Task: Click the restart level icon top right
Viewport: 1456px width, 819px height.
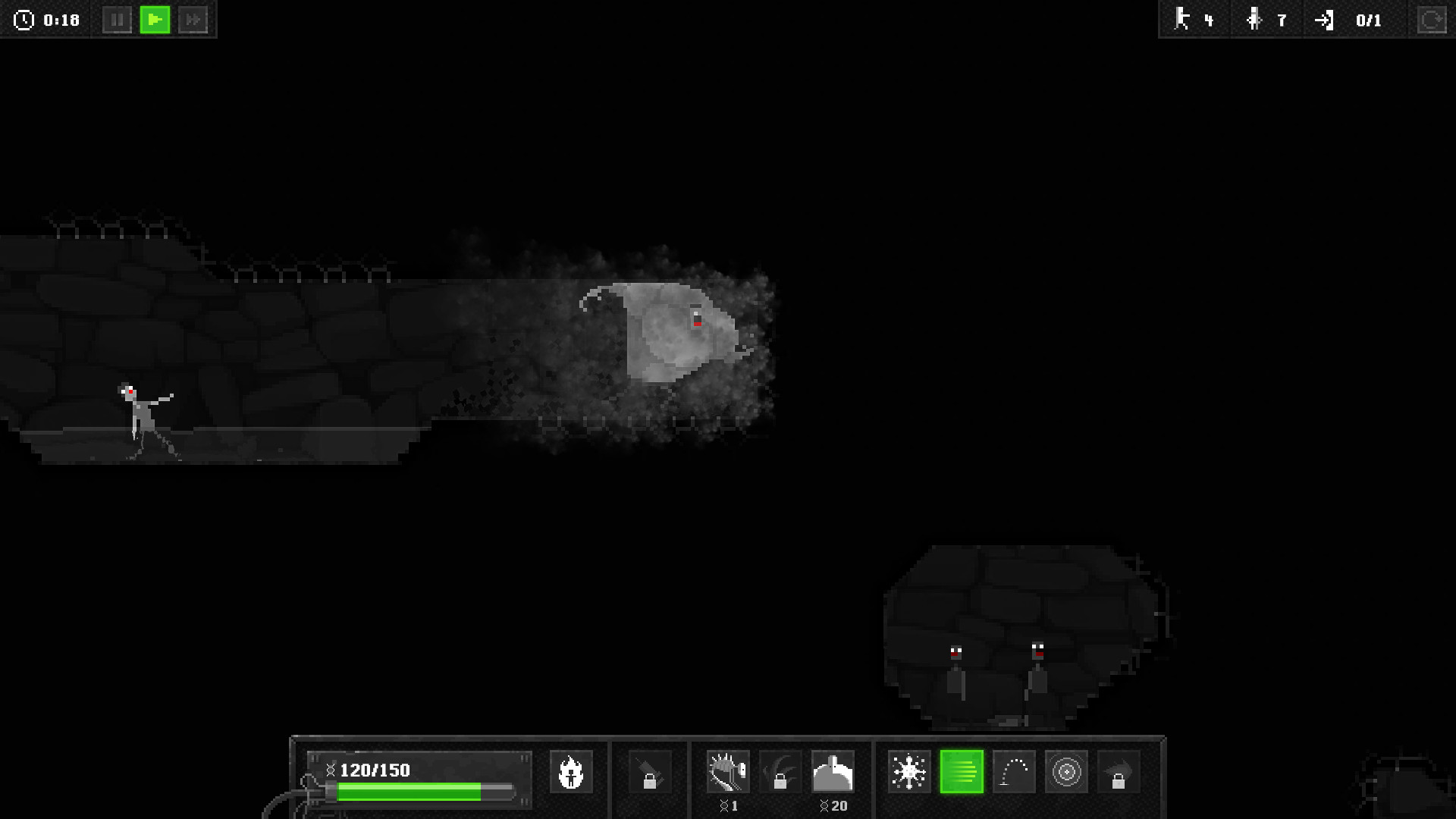Action: (1430, 20)
